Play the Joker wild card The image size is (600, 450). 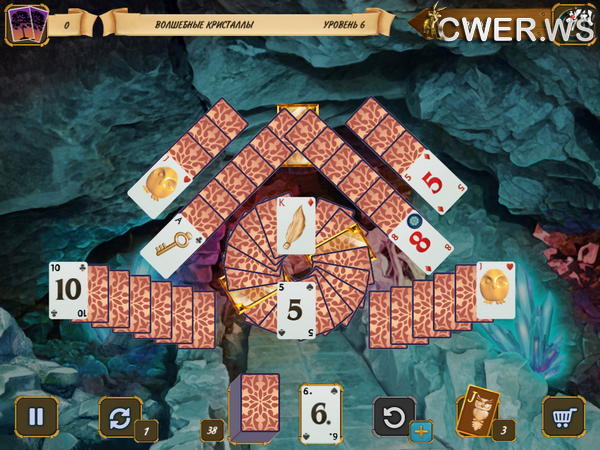point(478,411)
